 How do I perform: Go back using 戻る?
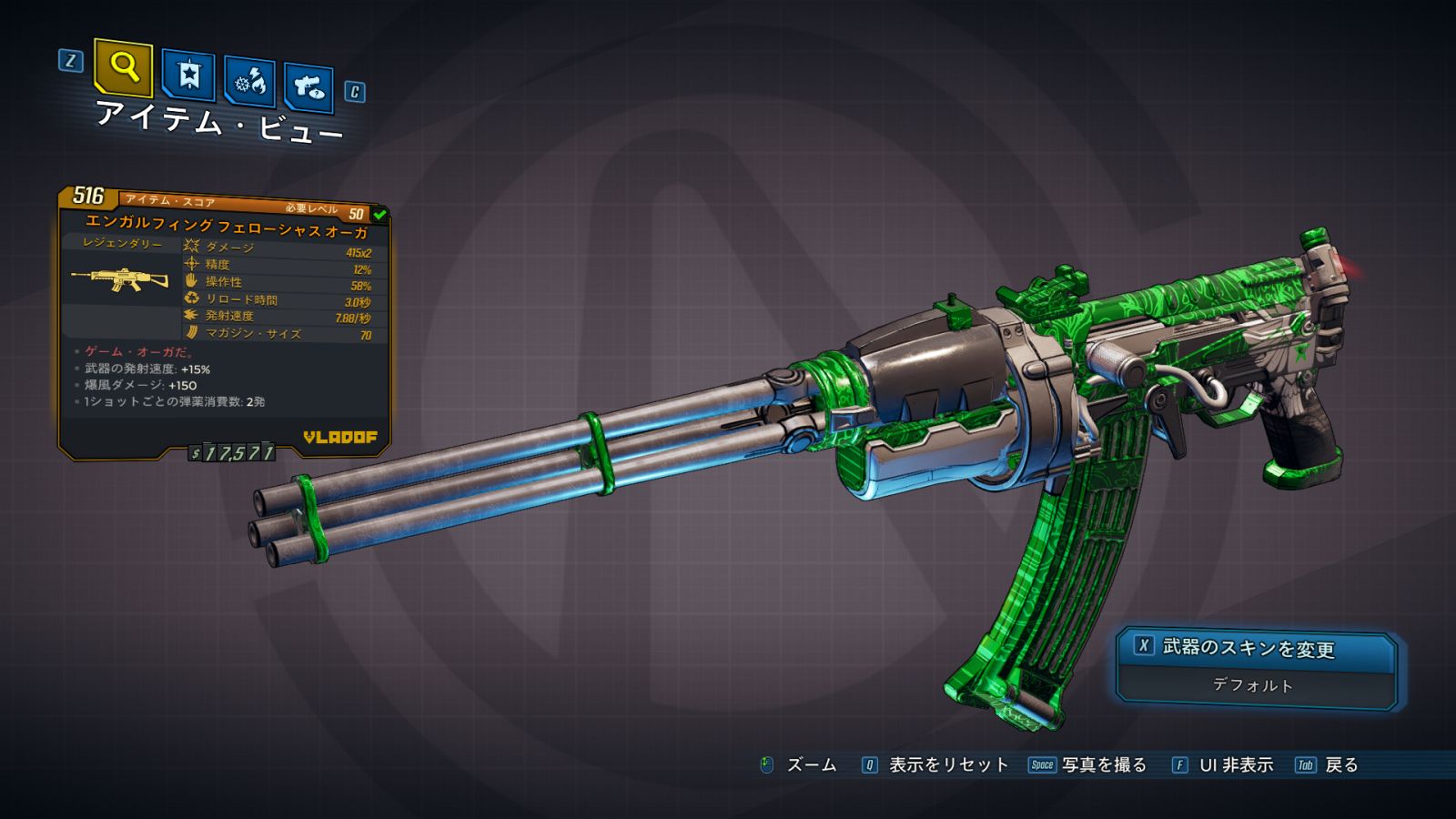1340,765
